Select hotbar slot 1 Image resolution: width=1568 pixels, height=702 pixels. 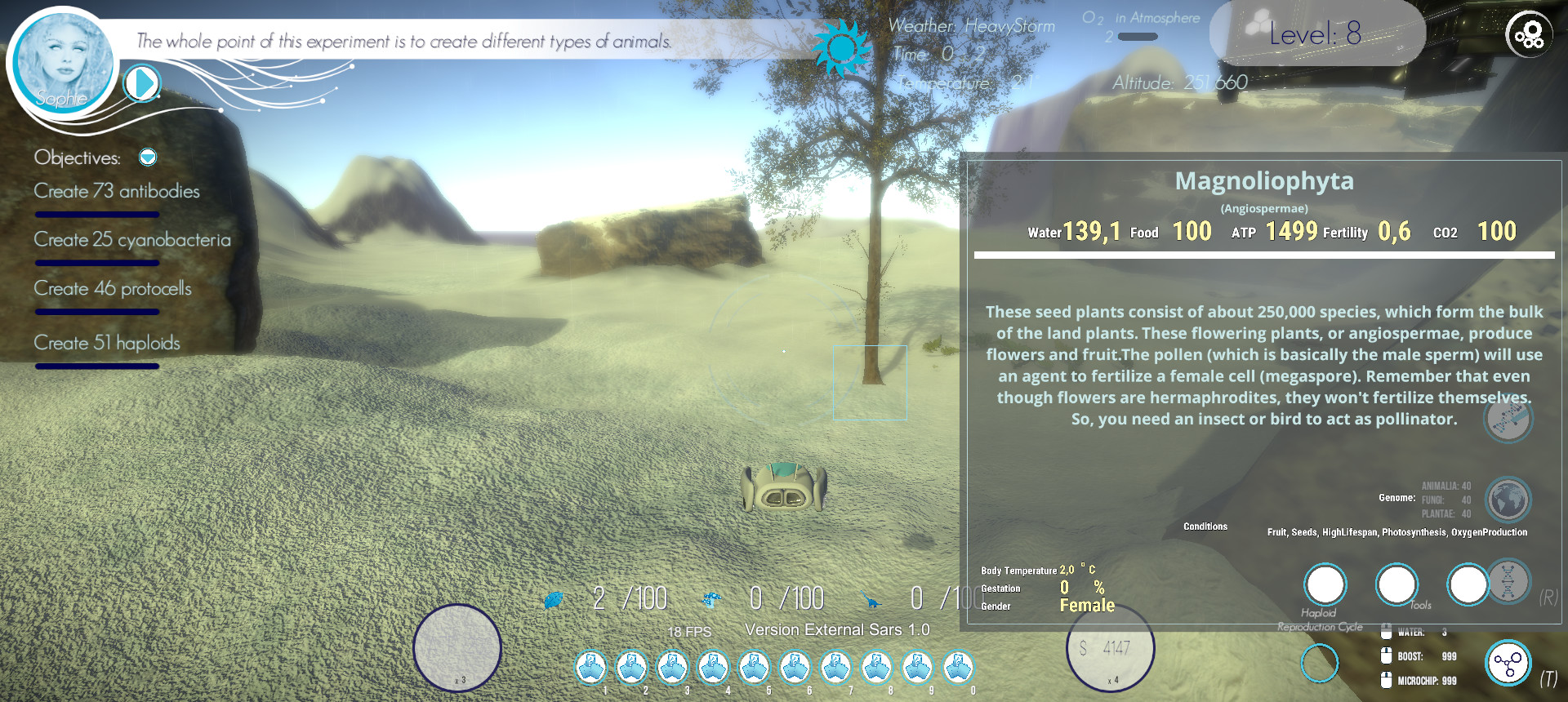(x=590, y=668)
